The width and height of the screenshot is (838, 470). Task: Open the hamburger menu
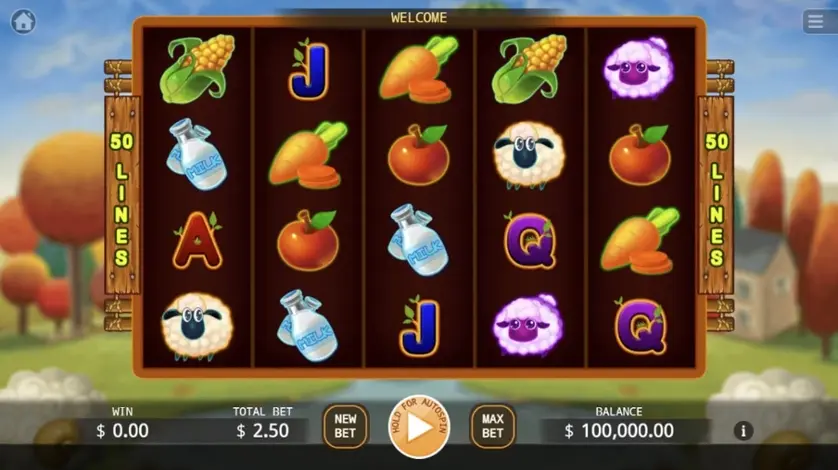814,21
